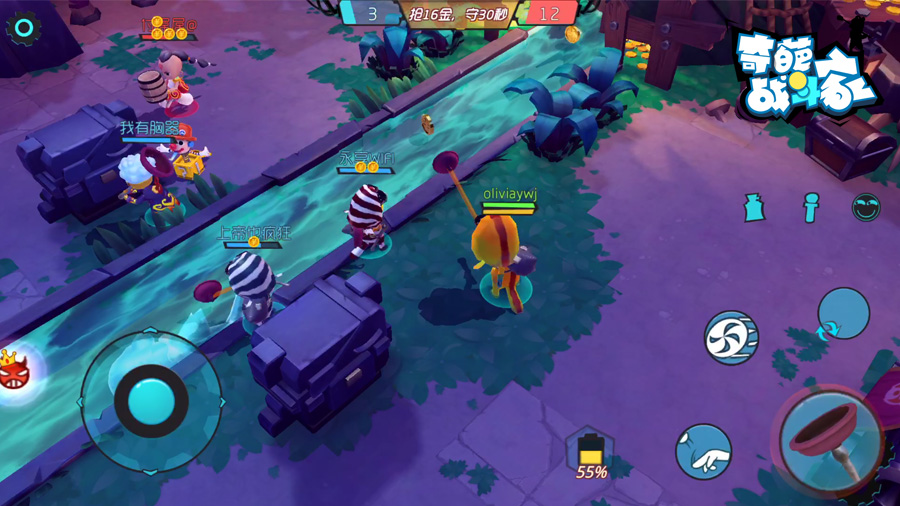The image size is (900, 506).
Task: Open the smiley face emote button
Action: 866,207
